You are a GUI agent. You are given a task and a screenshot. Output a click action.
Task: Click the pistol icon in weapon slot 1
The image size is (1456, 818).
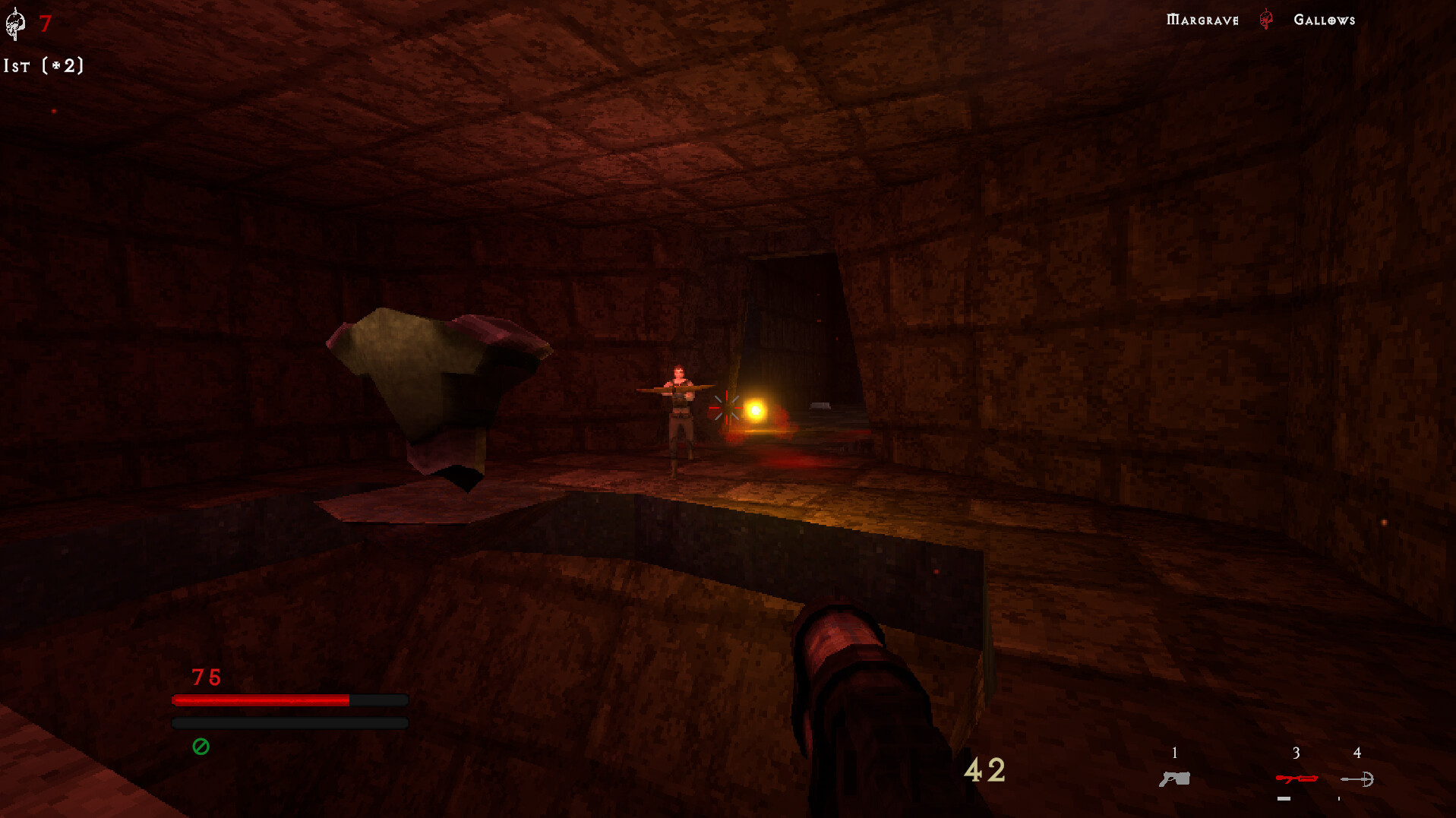[1175, 779]
